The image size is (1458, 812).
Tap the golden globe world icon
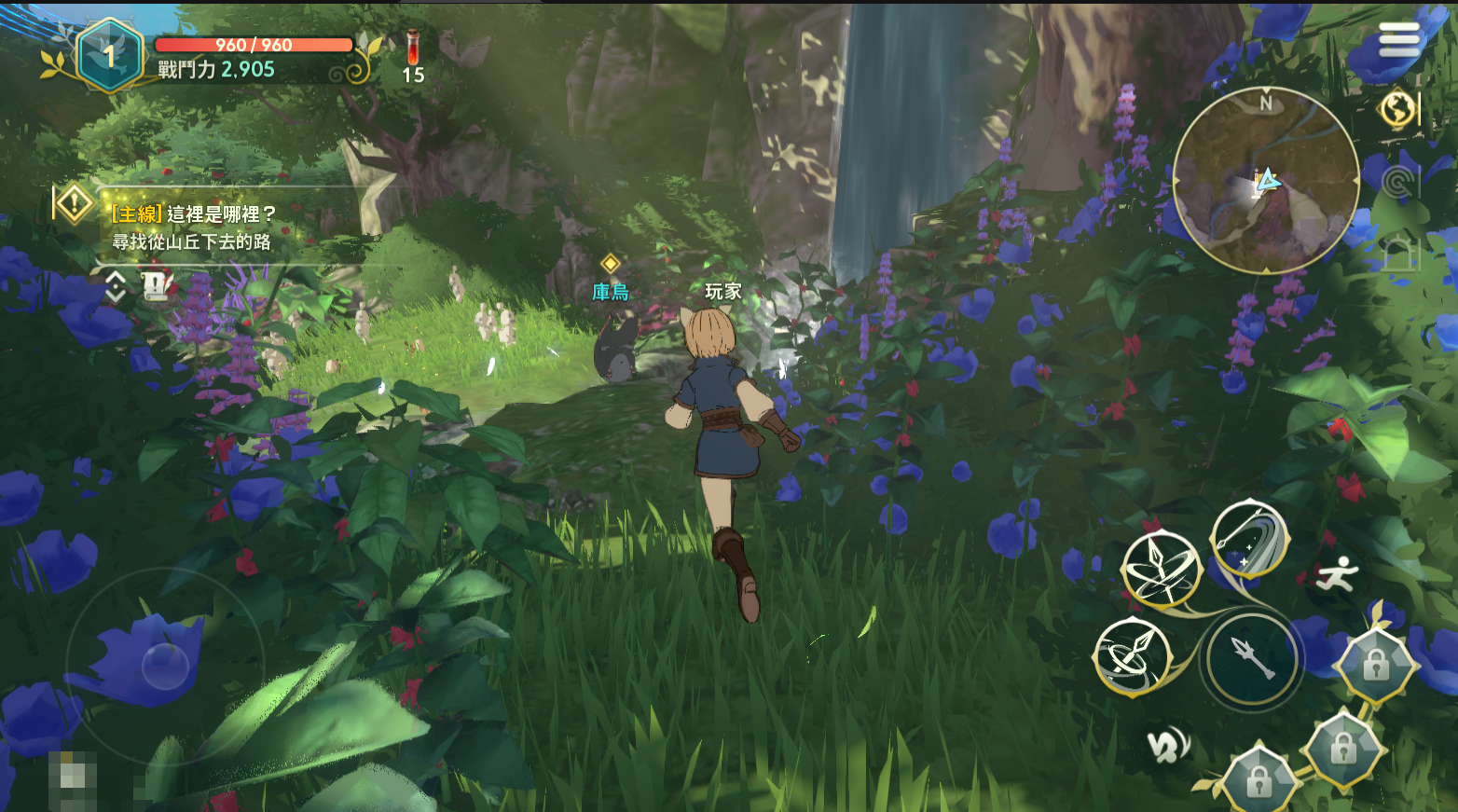click(1396, 109)
